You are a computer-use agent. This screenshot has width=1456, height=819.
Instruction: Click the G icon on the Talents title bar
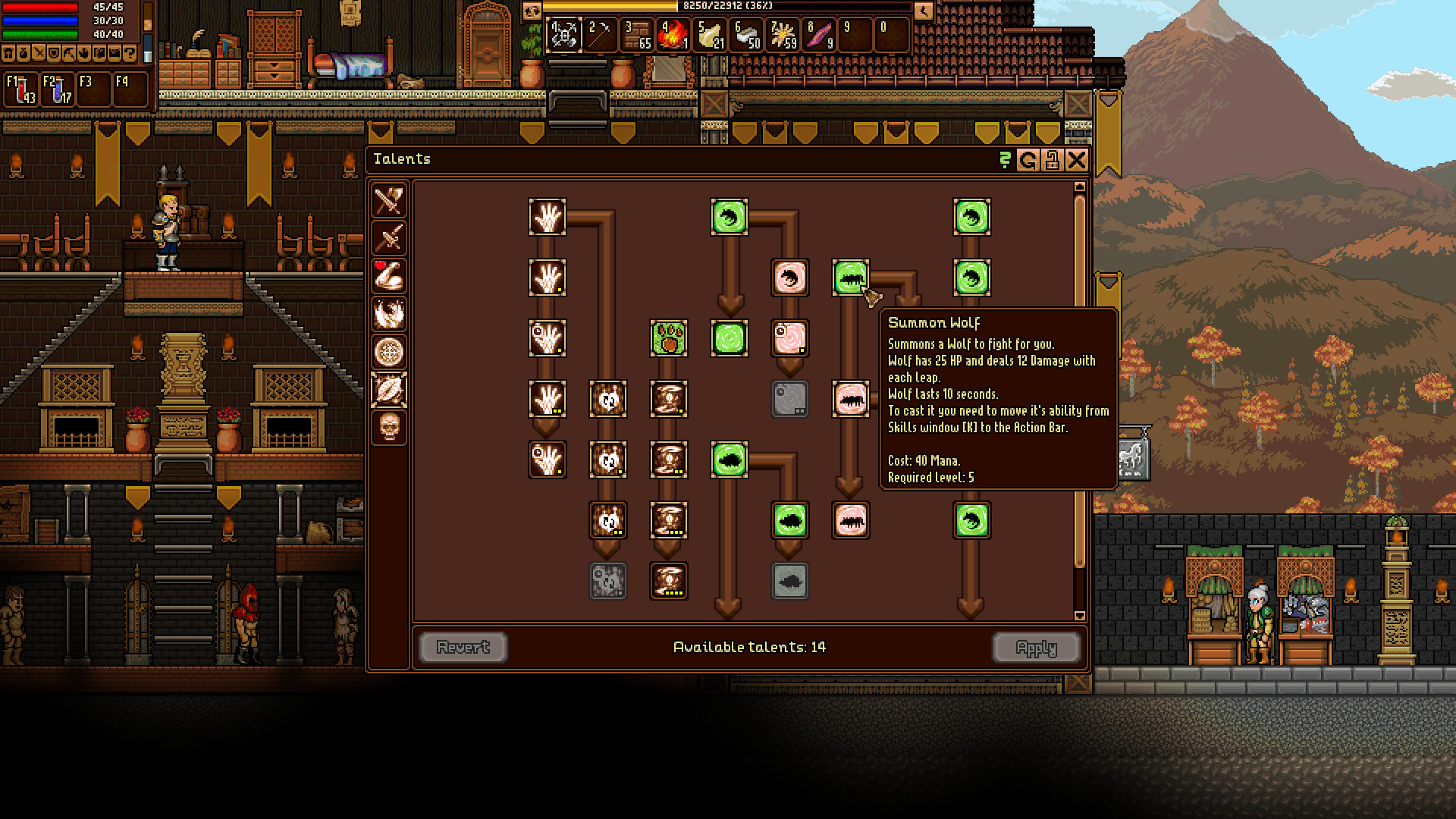1029,160
